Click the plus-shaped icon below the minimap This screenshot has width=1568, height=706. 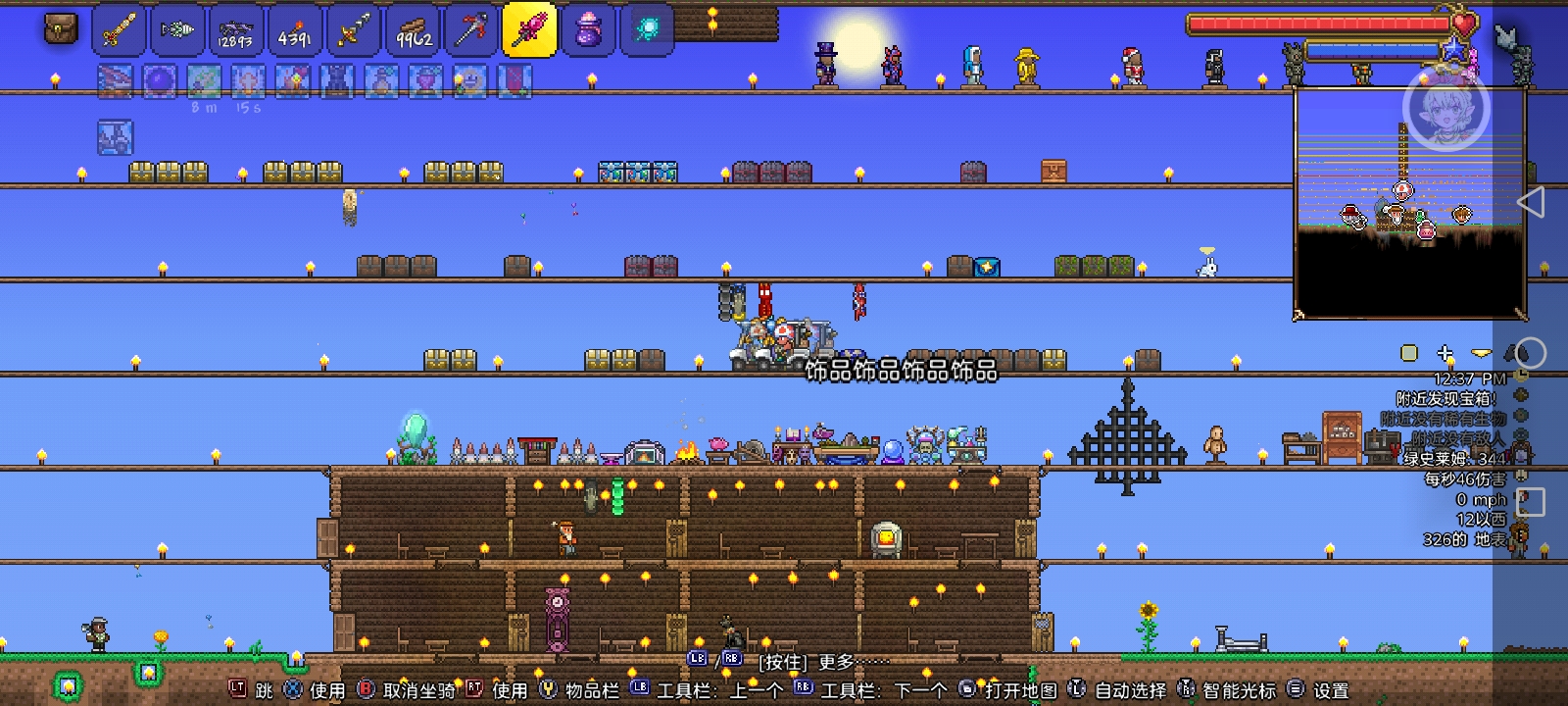tap(1445, 353)
